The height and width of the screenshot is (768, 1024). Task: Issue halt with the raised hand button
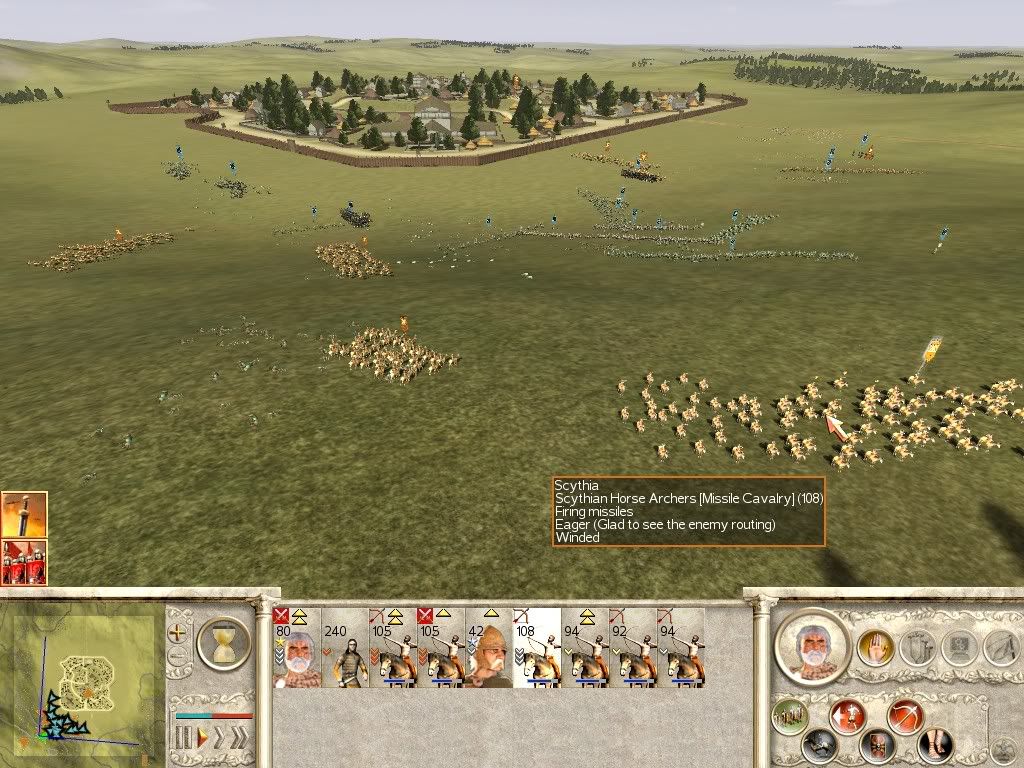pyautogui.click(x=875, y=648)
